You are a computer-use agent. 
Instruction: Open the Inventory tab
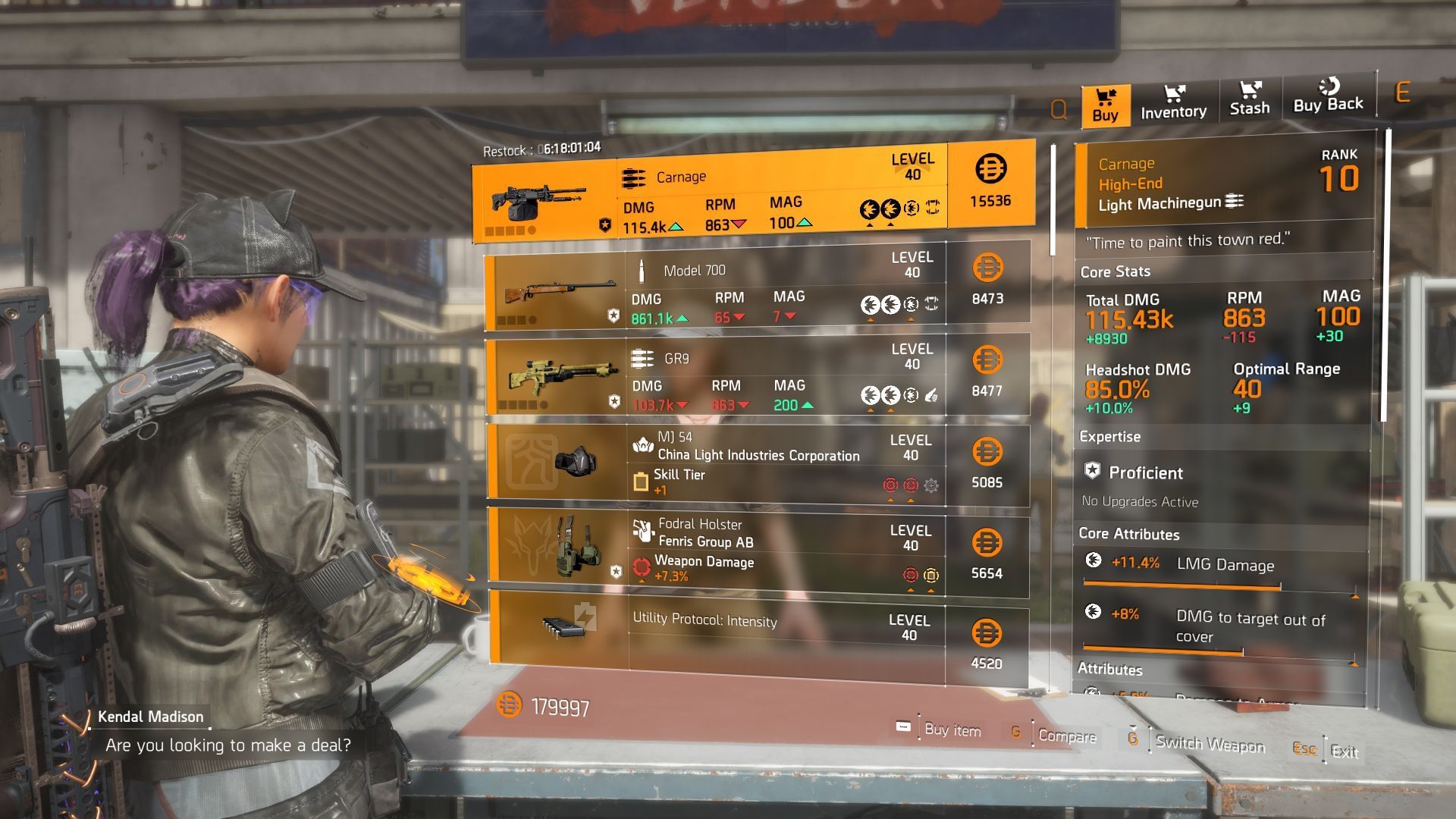tap(1173, 102)
